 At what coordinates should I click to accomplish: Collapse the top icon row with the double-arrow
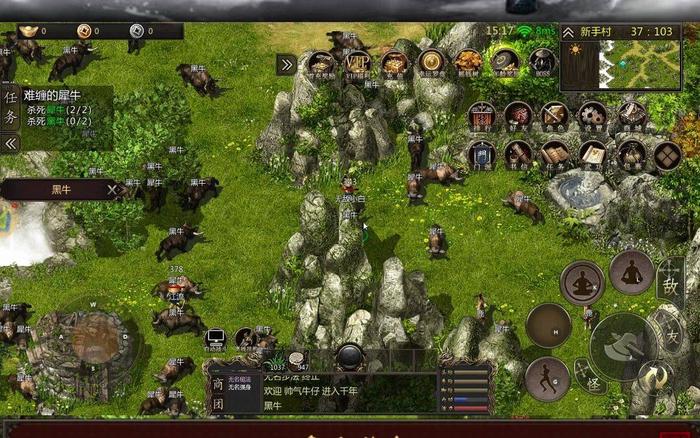(286, 64)
